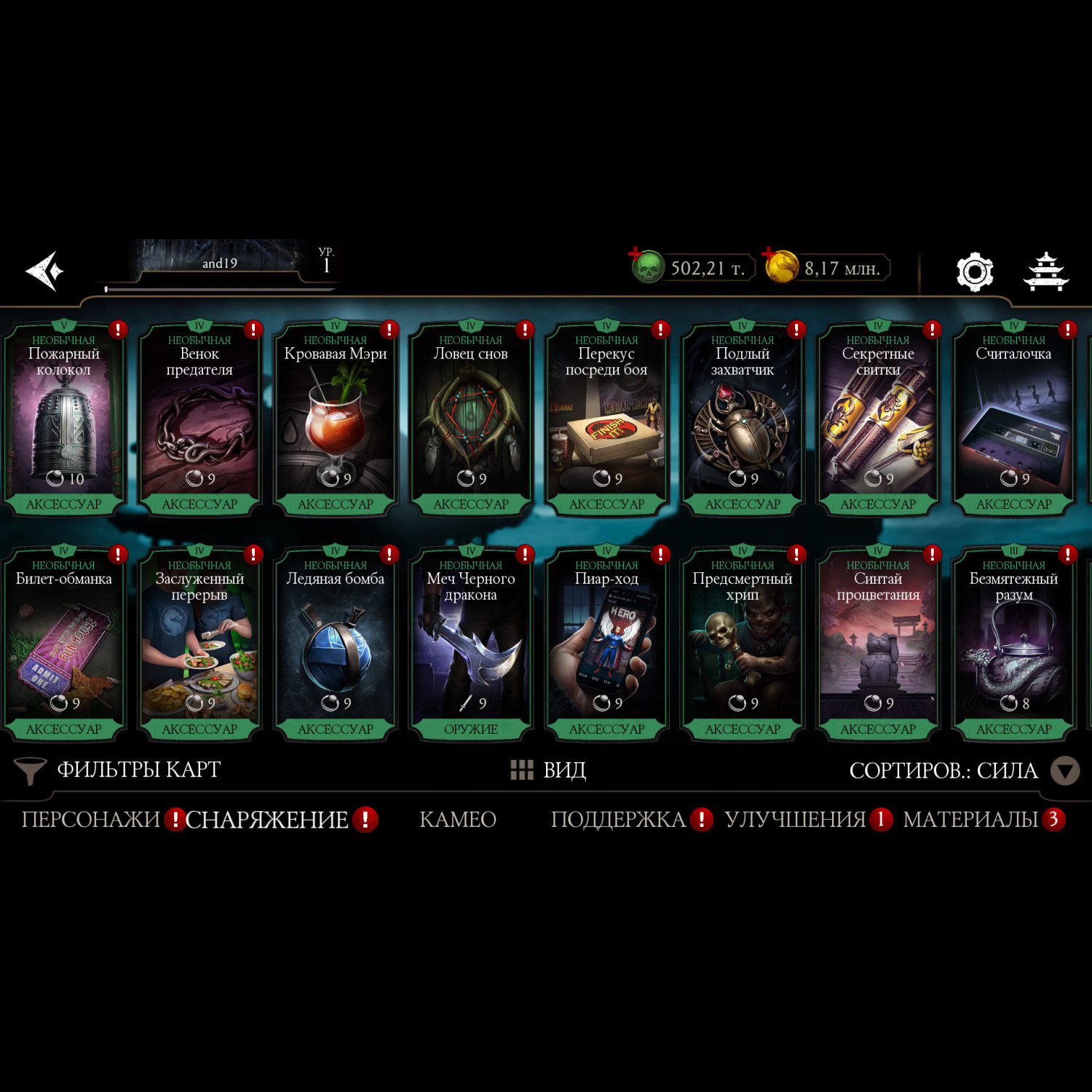The height and width of the screenshot is (1092, 1092).
Task: Open the pagoda home icon
Action: point(1046,272)
